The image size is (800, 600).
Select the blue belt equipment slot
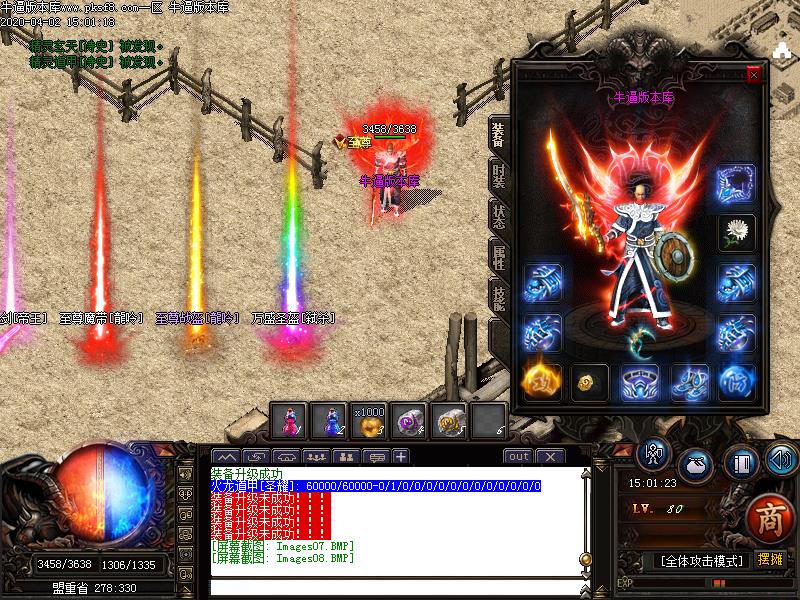(x=639, y=381)
